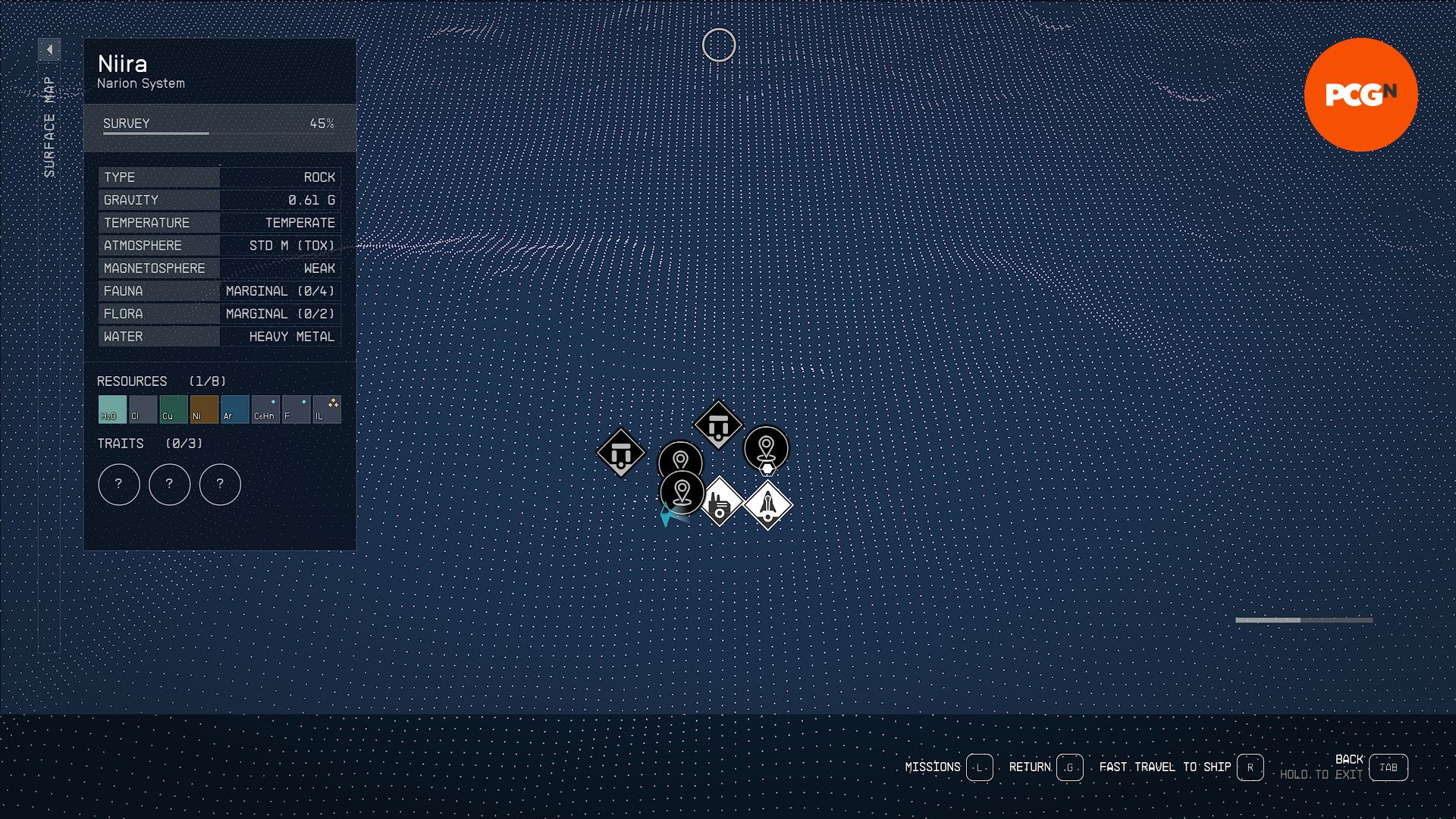The width and height of the screenshot is (1456, 819).
Task: Collapse the planet info panel arrow
Action: [49, 50]
